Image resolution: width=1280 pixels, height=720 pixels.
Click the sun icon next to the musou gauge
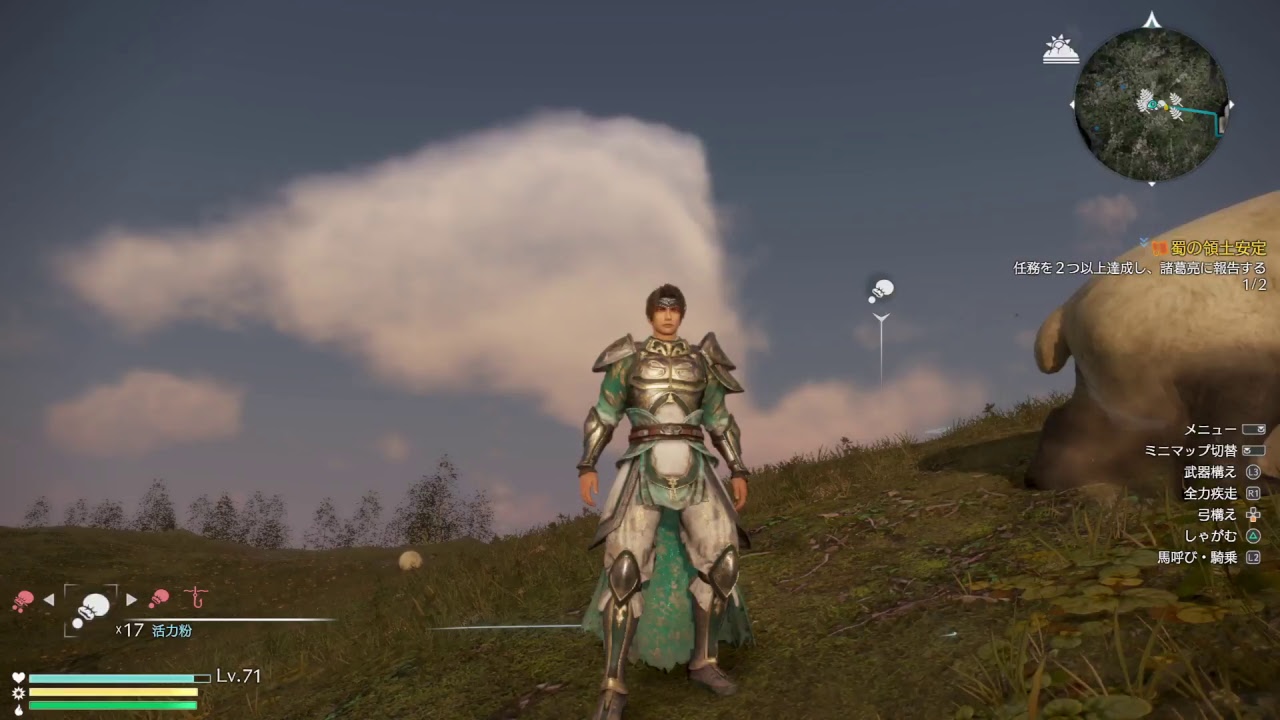[x=18, y=692]
